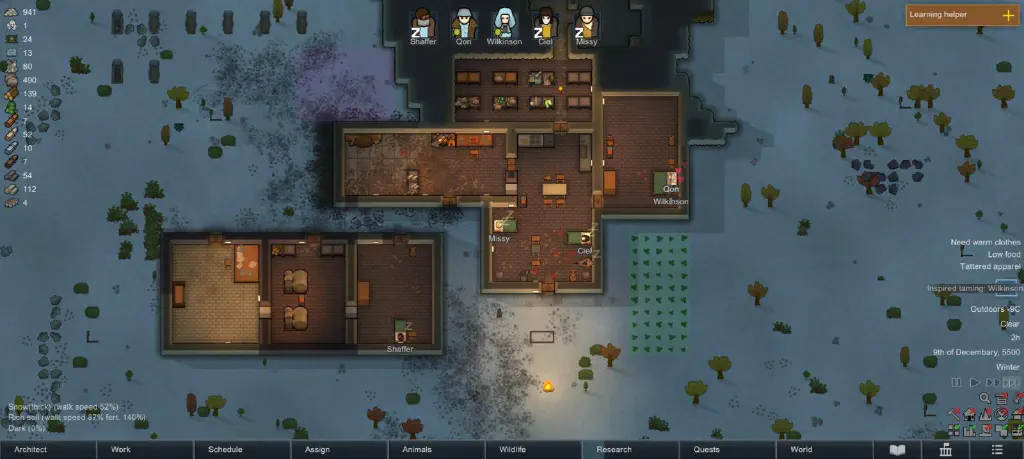Open the Animals tab

pos(416,450)
